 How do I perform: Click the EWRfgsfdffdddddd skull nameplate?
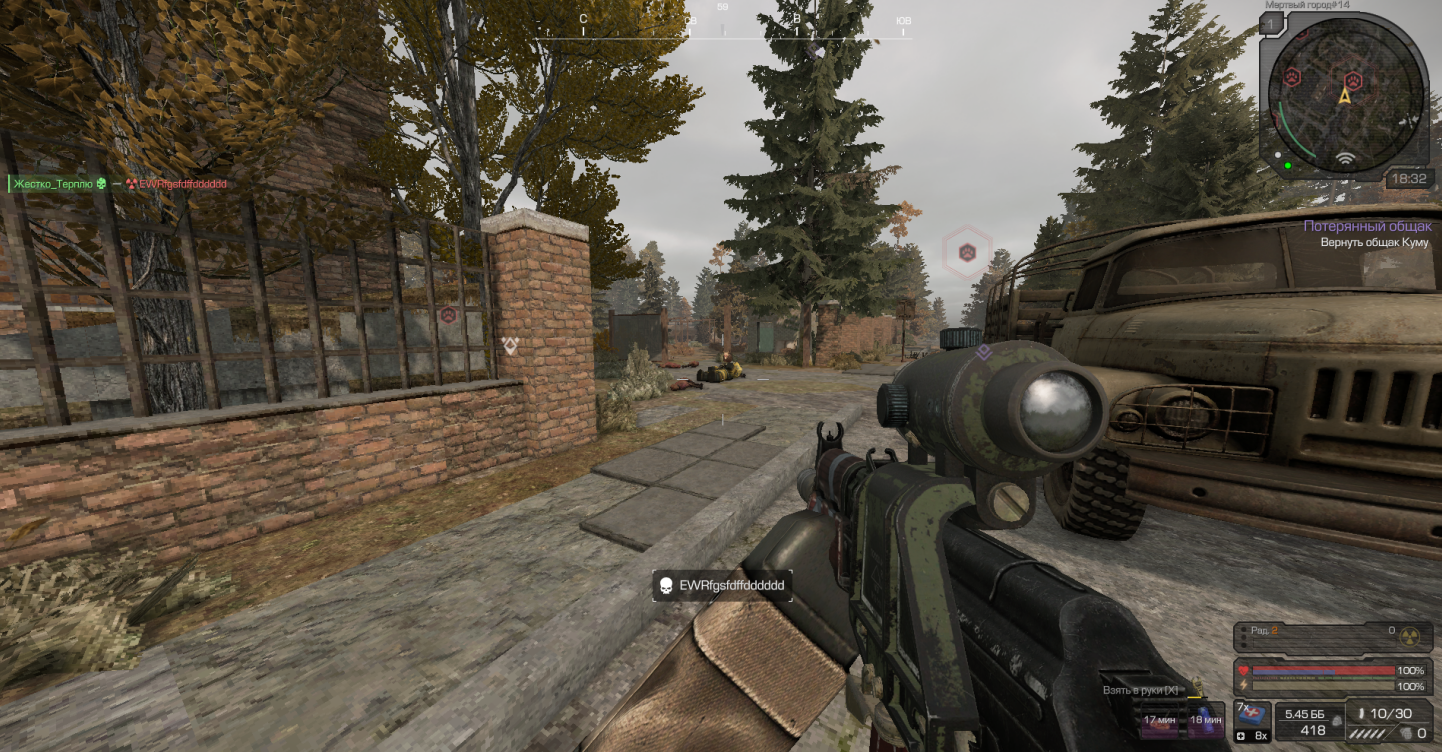click(722, 585)
